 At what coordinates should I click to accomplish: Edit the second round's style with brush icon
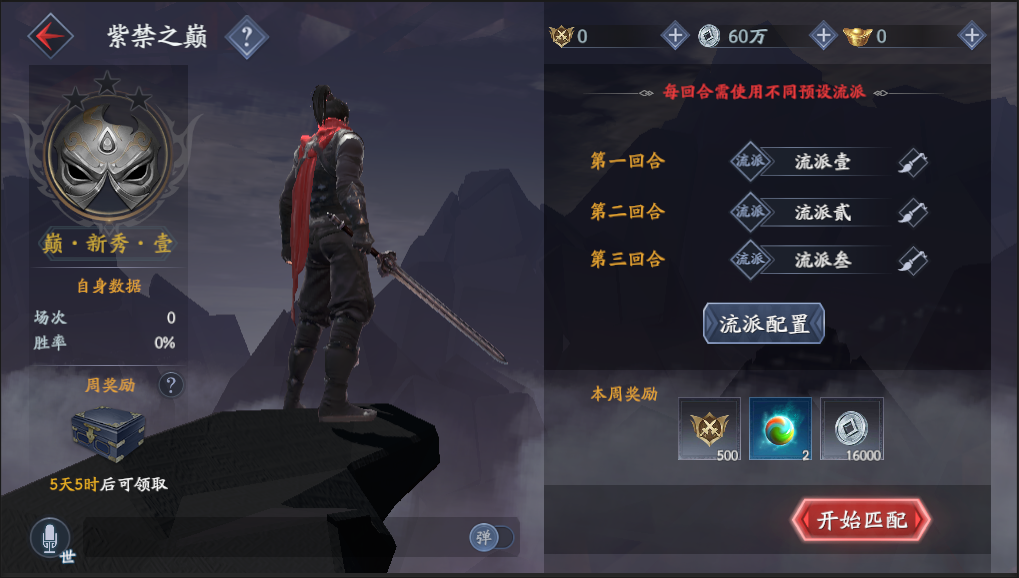coord(910,211)
